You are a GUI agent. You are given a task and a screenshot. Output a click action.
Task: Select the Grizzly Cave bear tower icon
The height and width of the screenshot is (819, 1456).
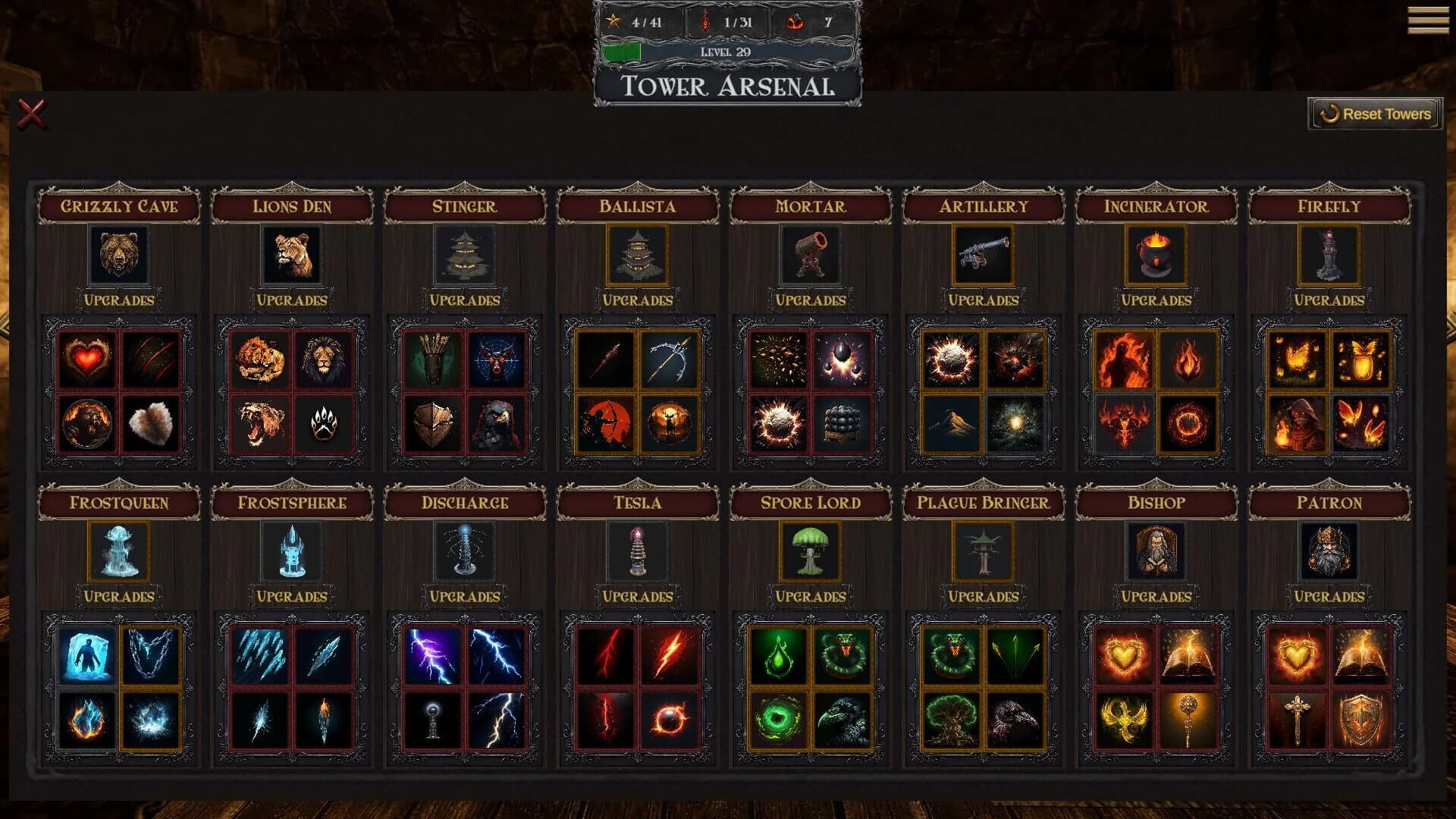[118, 255]
